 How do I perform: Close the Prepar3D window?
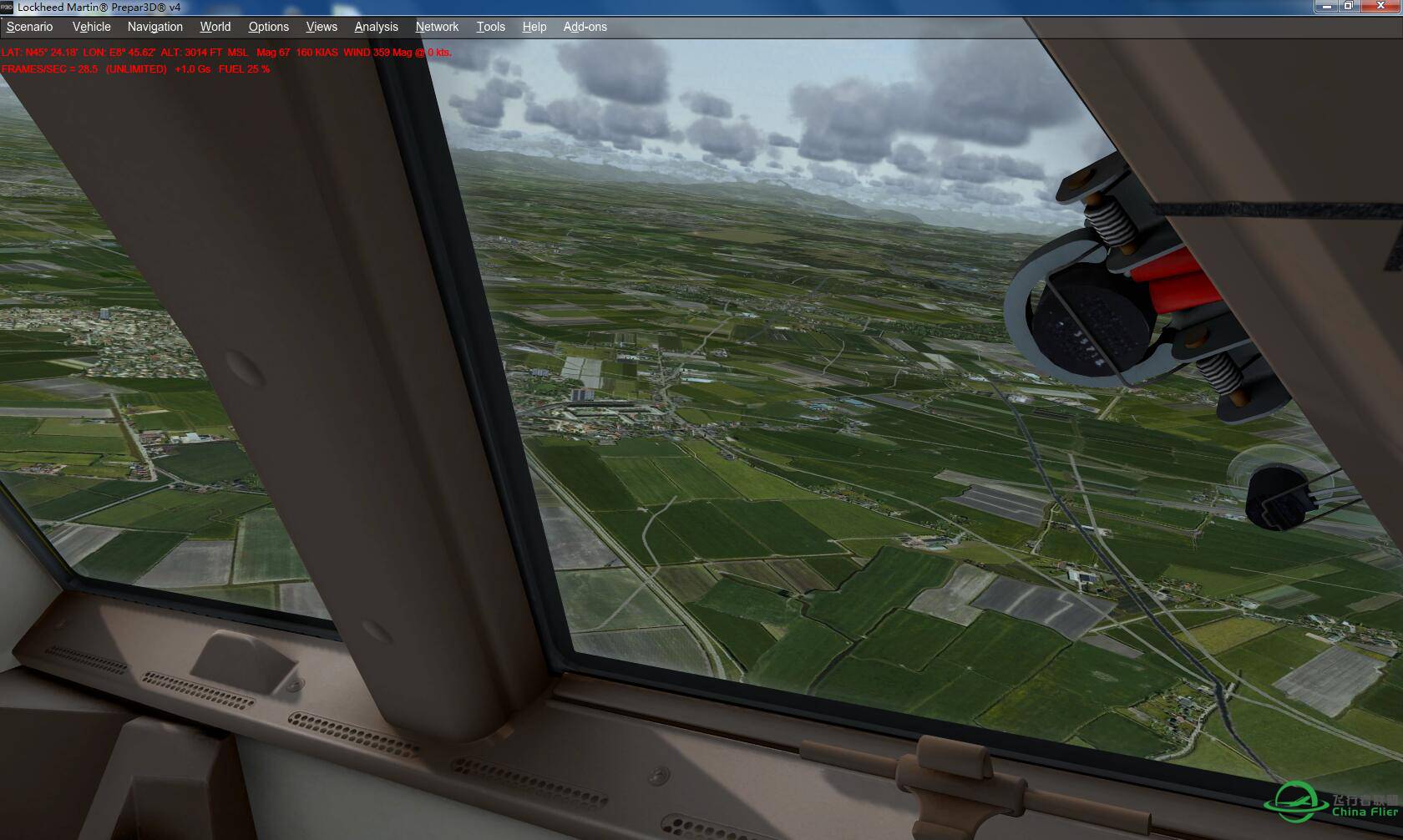[1380, 6]
